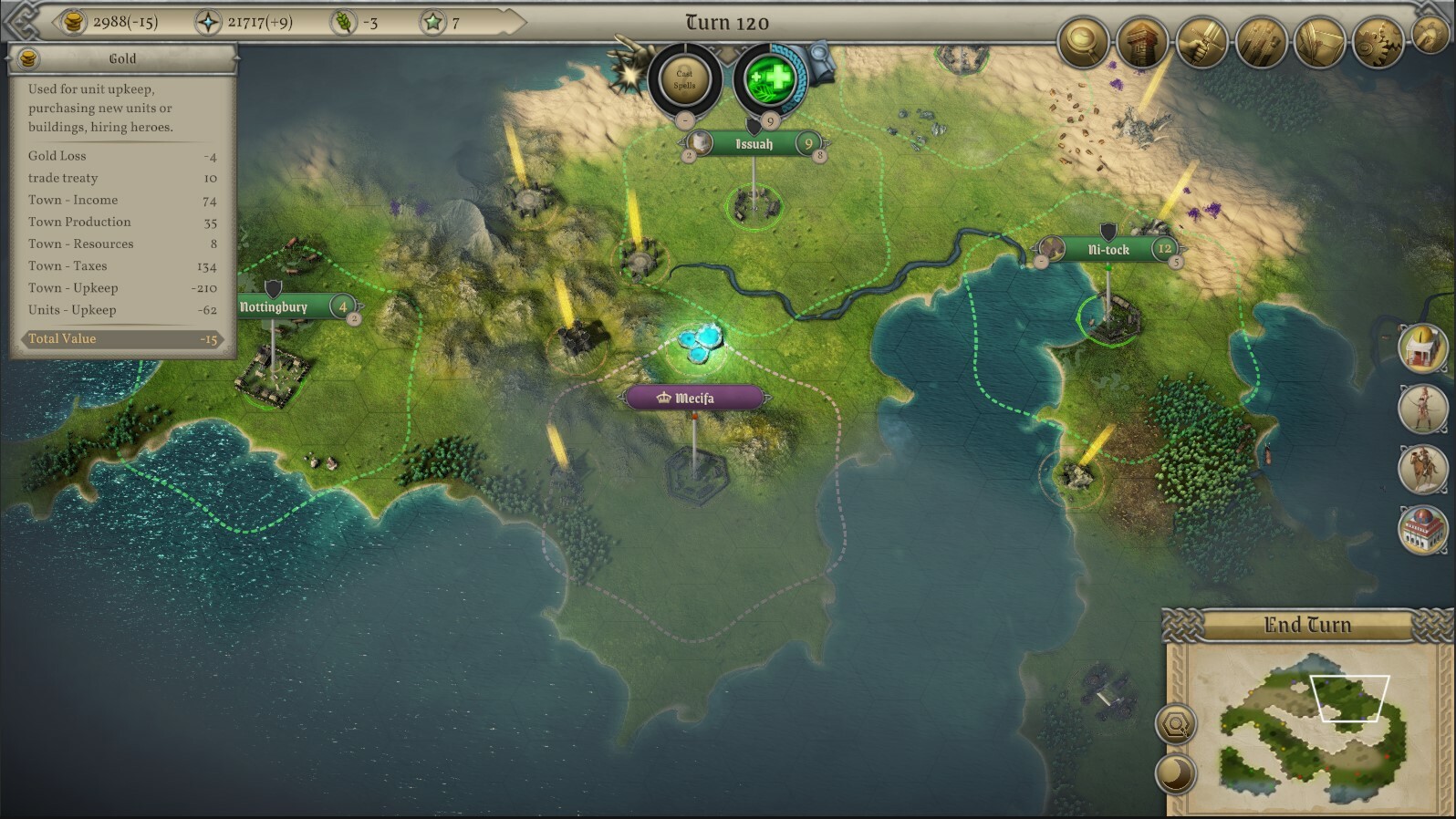
Task: Open the quill and envelope icon
Action: click(1319, 41)
